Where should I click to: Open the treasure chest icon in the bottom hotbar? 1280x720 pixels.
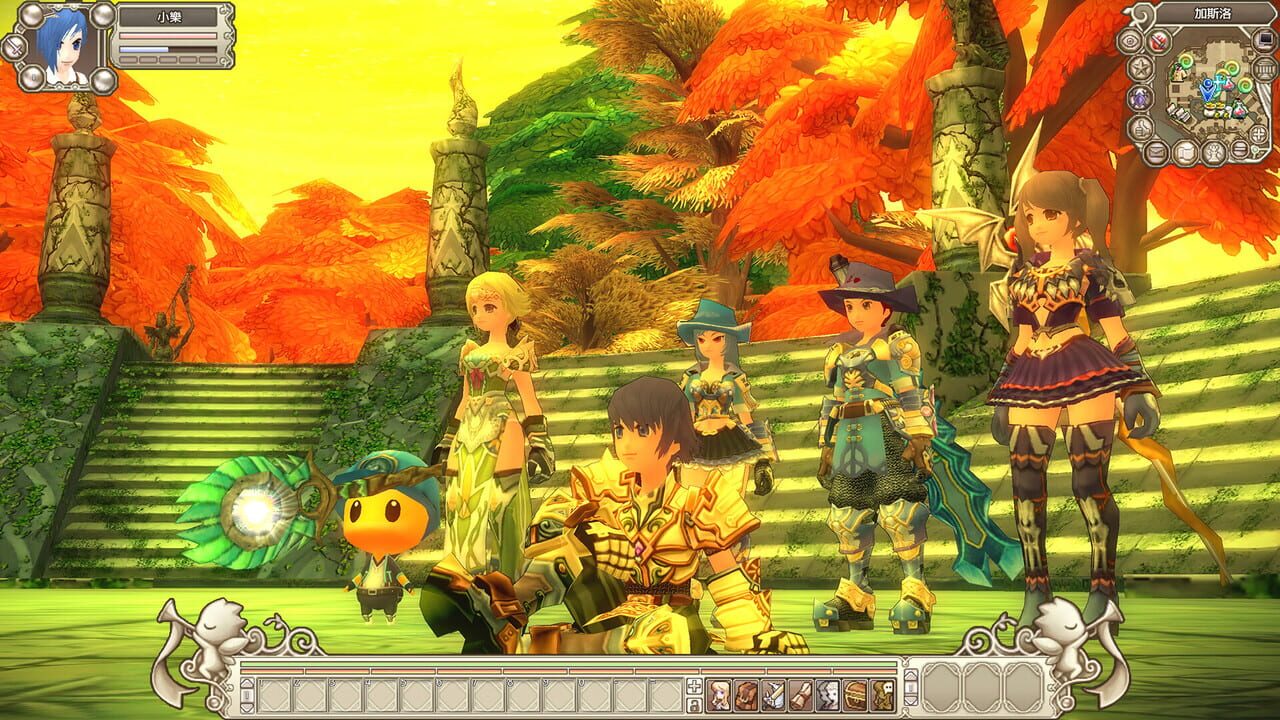[854, 695]
